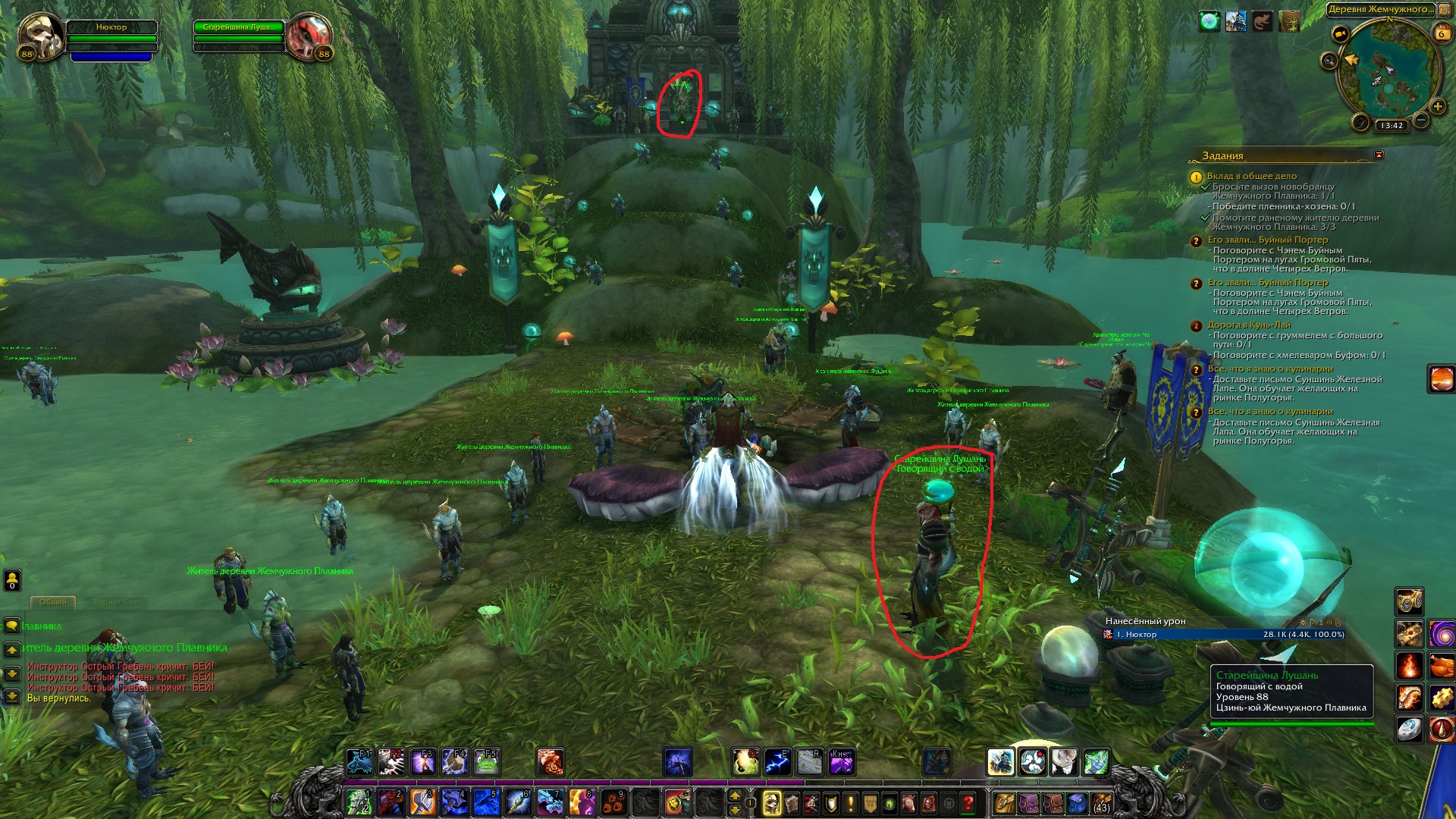Select the quest 'Вклад в общее дело'

[x=1252, y=176]
